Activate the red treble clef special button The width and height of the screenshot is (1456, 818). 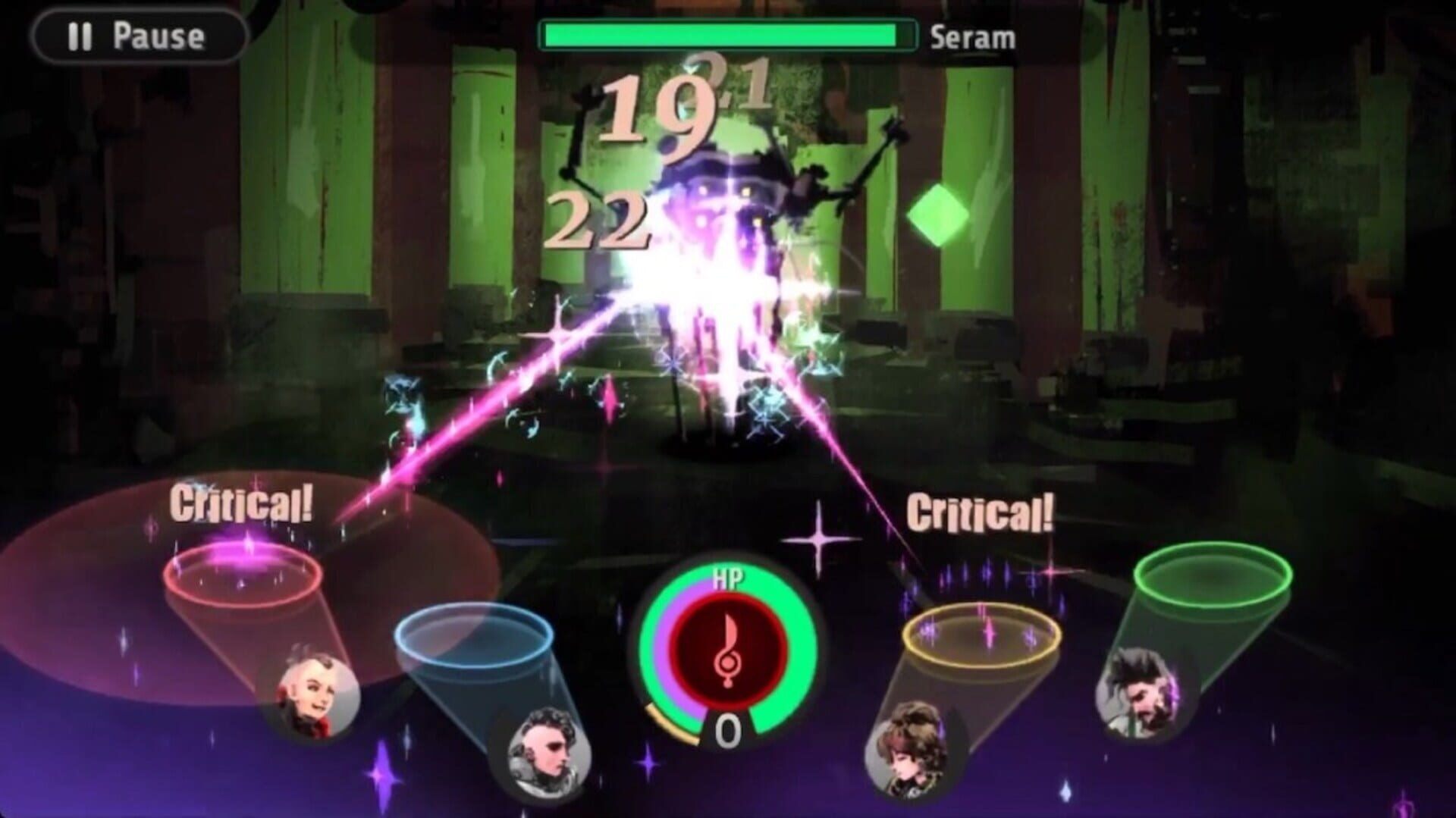(727, 647)
